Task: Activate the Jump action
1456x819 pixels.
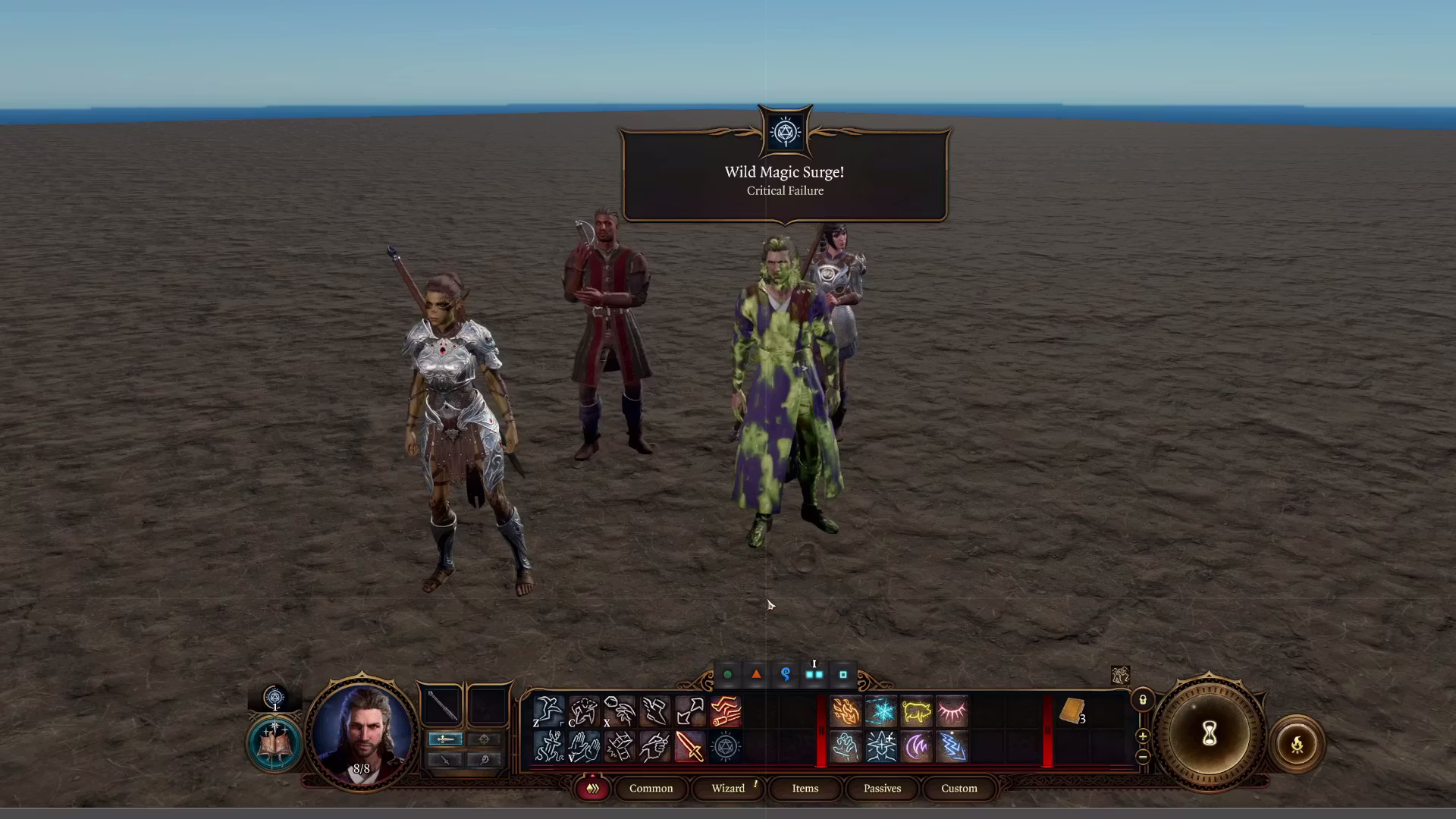Action: 548,712
